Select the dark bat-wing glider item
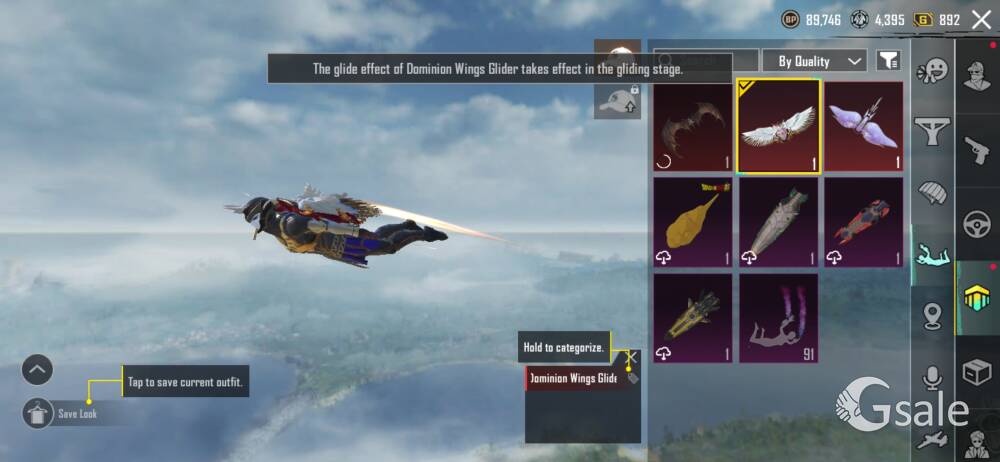Image resolution: width=1000 pixels, height=462 pixels. [692, 126]
